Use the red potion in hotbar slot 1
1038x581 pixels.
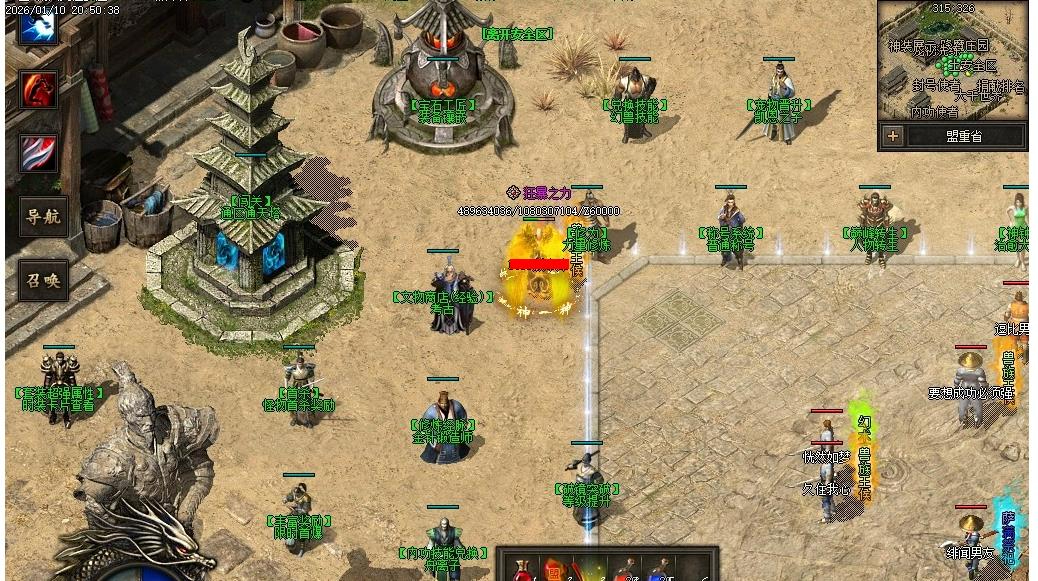pyautogui.click(x=521, y=571)
